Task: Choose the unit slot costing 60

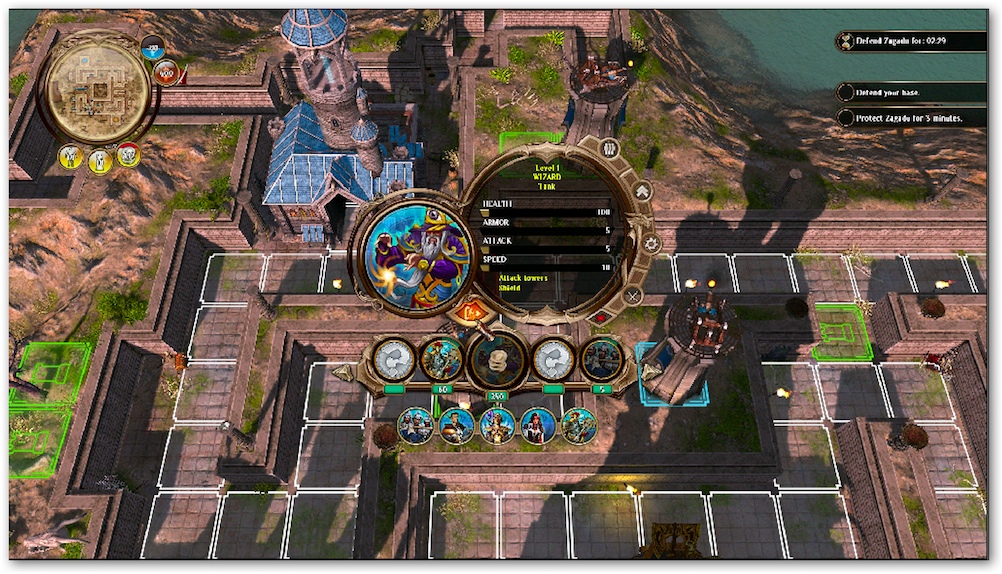Action: (441, 358)
